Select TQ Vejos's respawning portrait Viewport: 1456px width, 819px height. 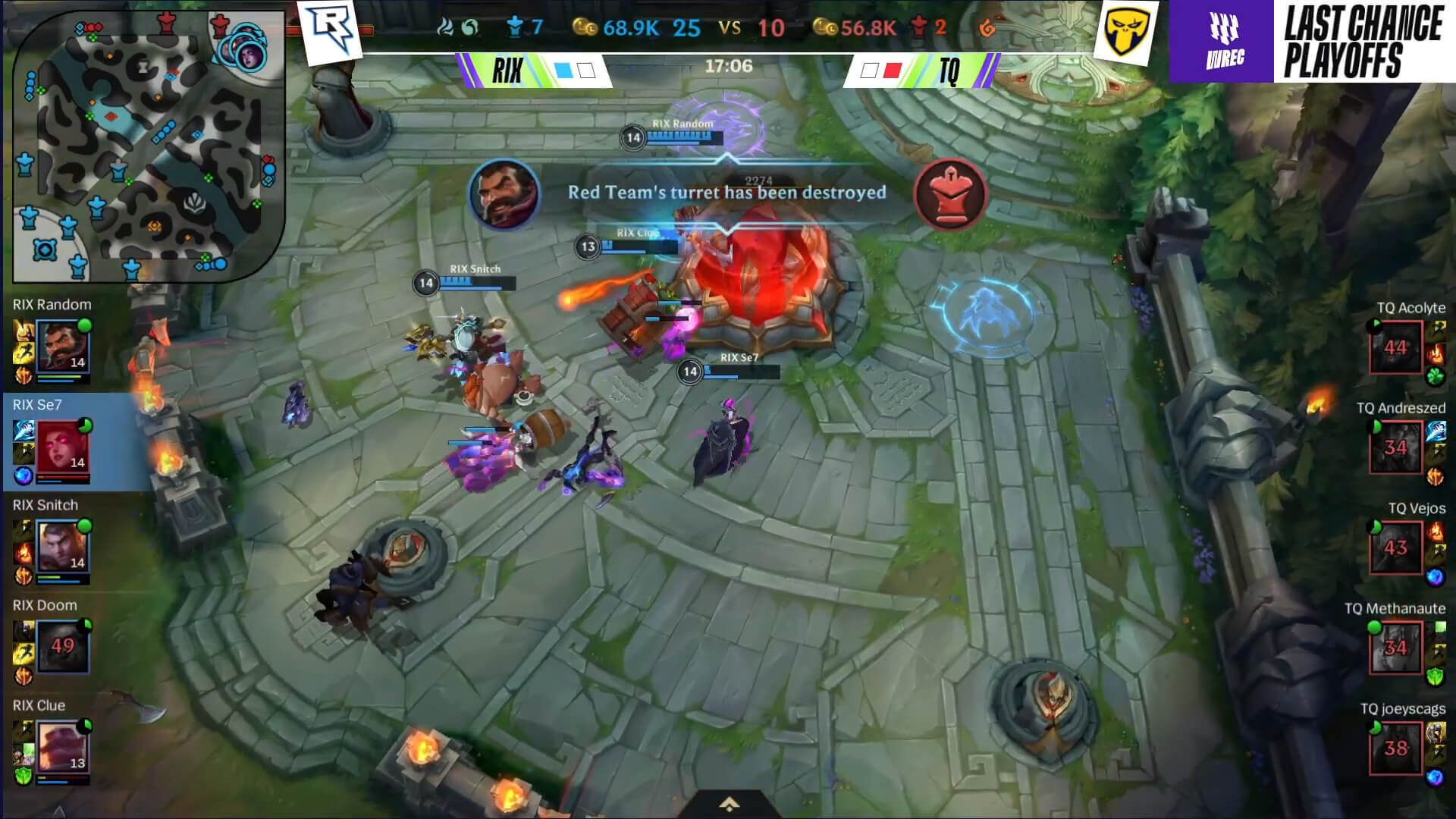coord(1395,548)
